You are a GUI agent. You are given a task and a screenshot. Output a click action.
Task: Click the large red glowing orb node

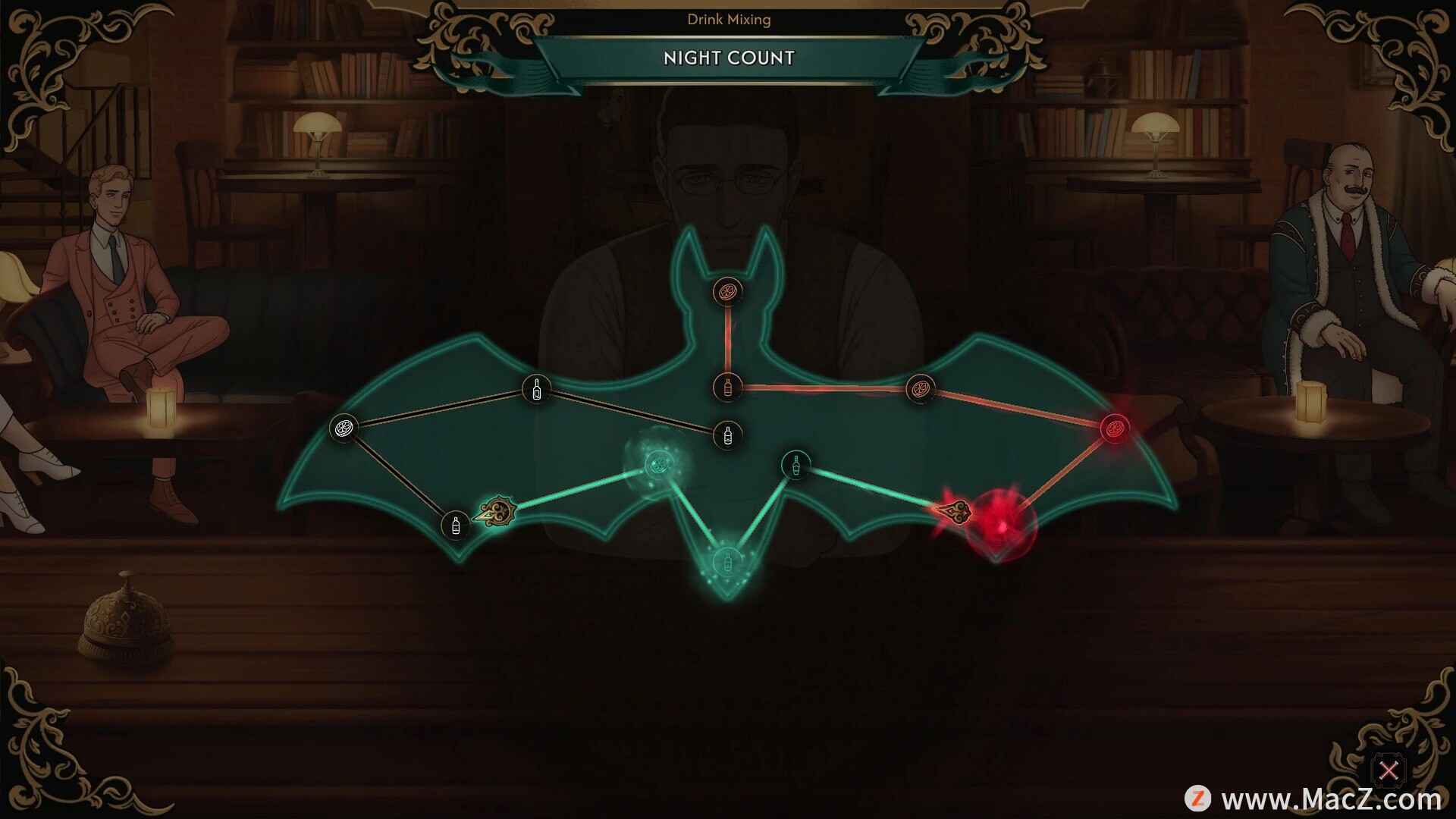point(1000,525)
